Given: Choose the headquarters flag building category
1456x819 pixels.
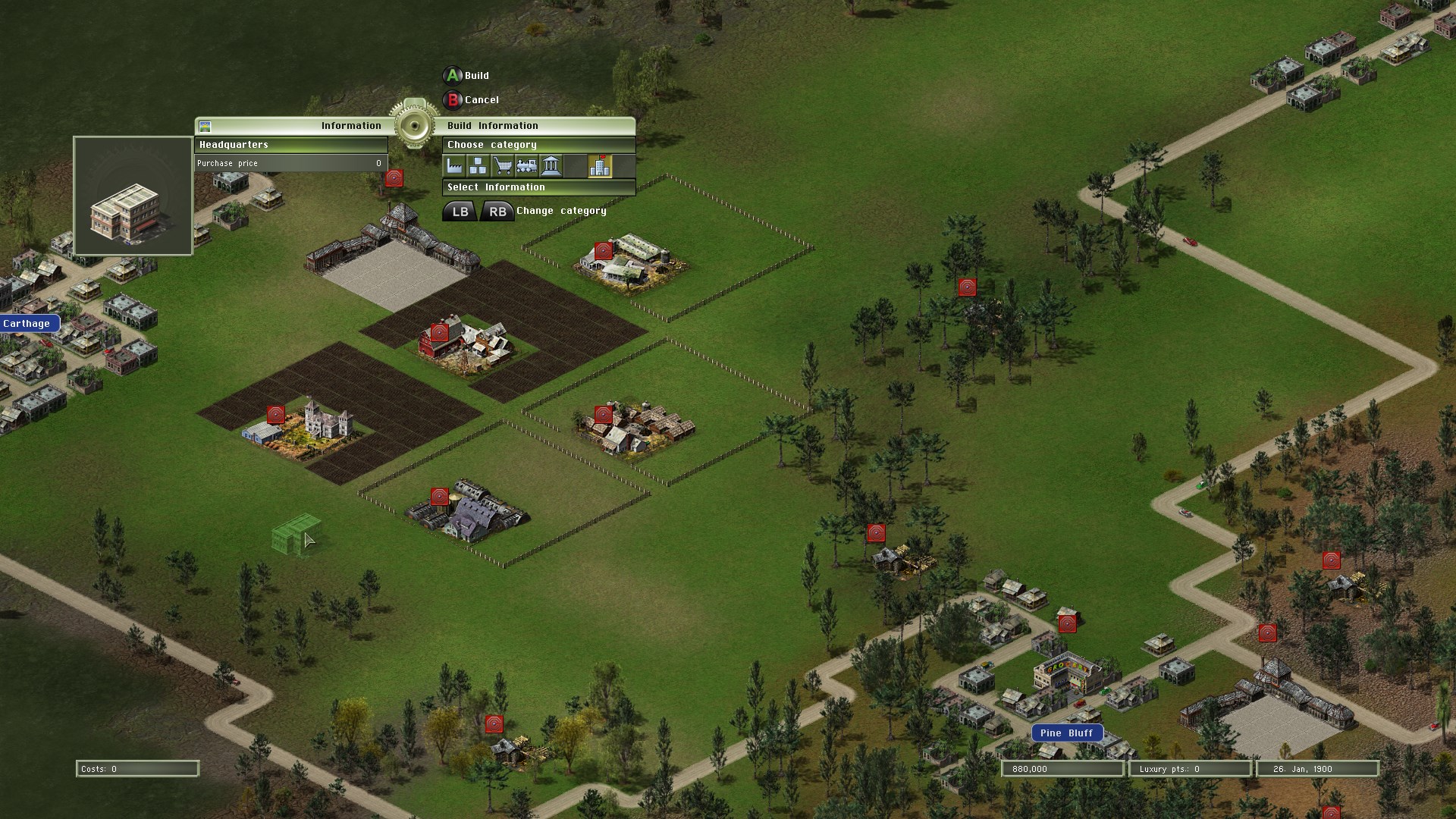Looking at the screenshot, I should [x=599, y=166].
